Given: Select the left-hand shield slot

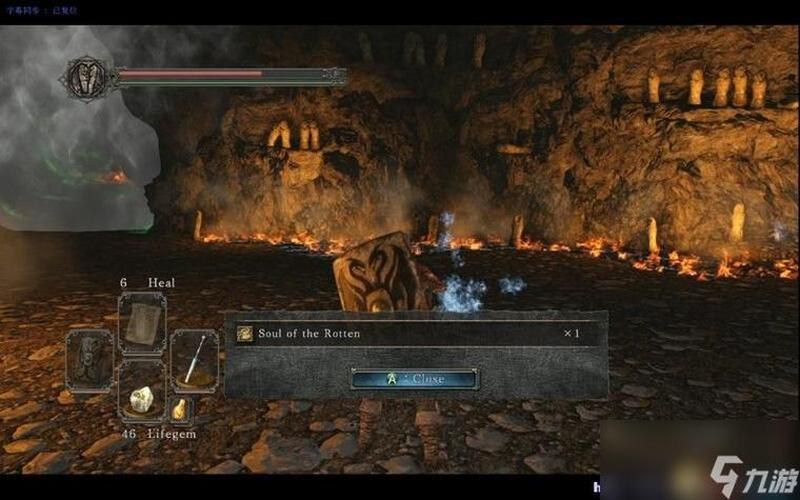Looking at the screenshot, I should tap(89, 358).
